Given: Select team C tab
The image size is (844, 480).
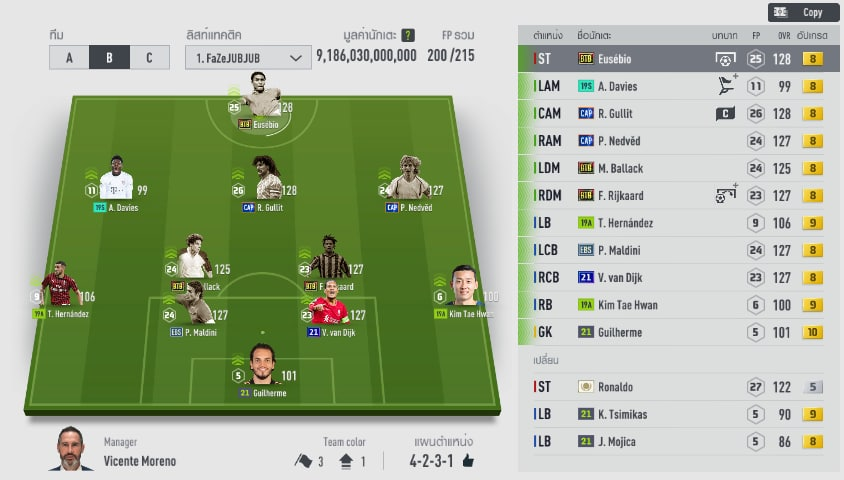Looking at the screenshot, I should click(149, 57).
